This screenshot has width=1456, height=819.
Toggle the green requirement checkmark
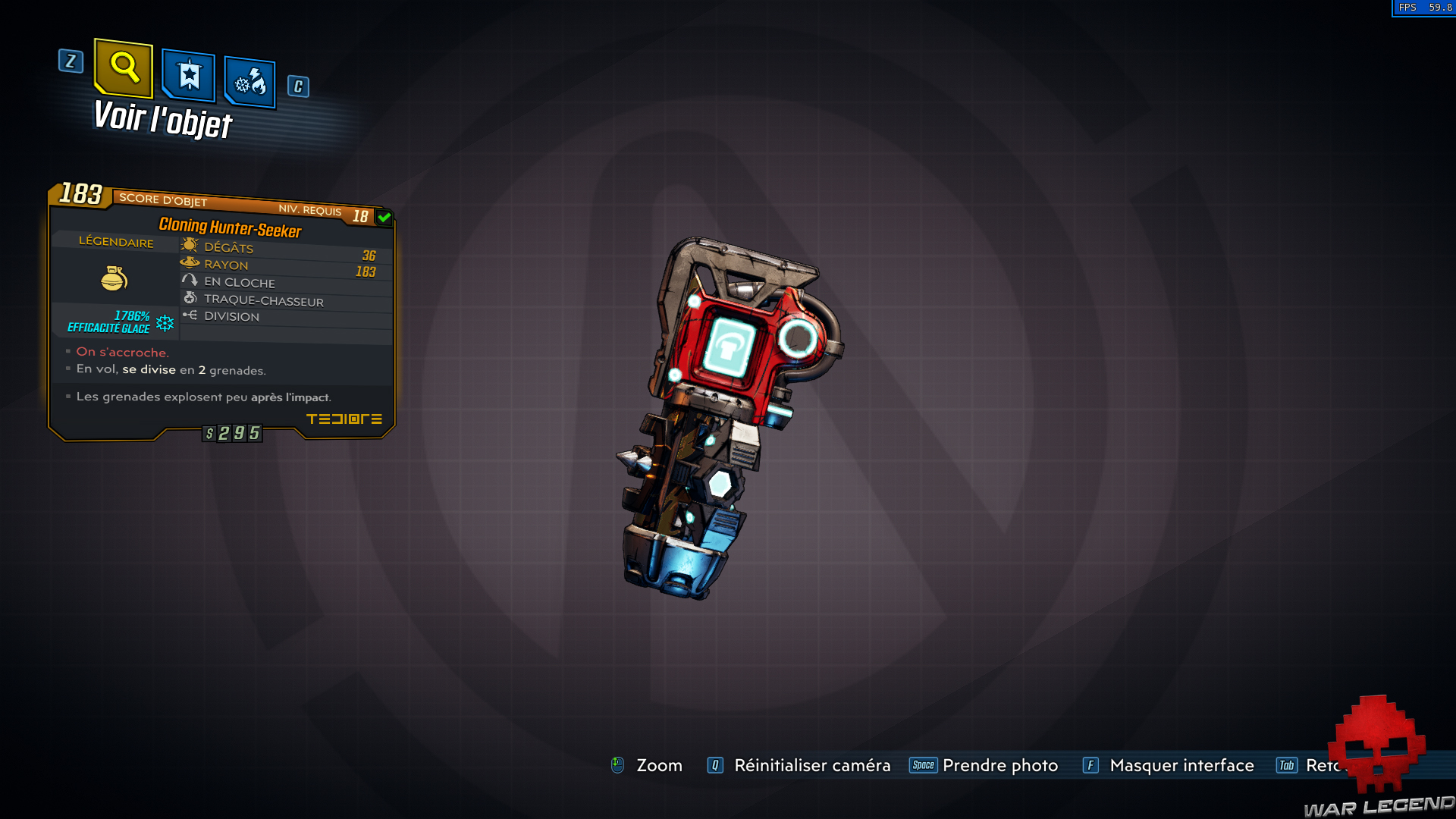(x=385, y=217)
